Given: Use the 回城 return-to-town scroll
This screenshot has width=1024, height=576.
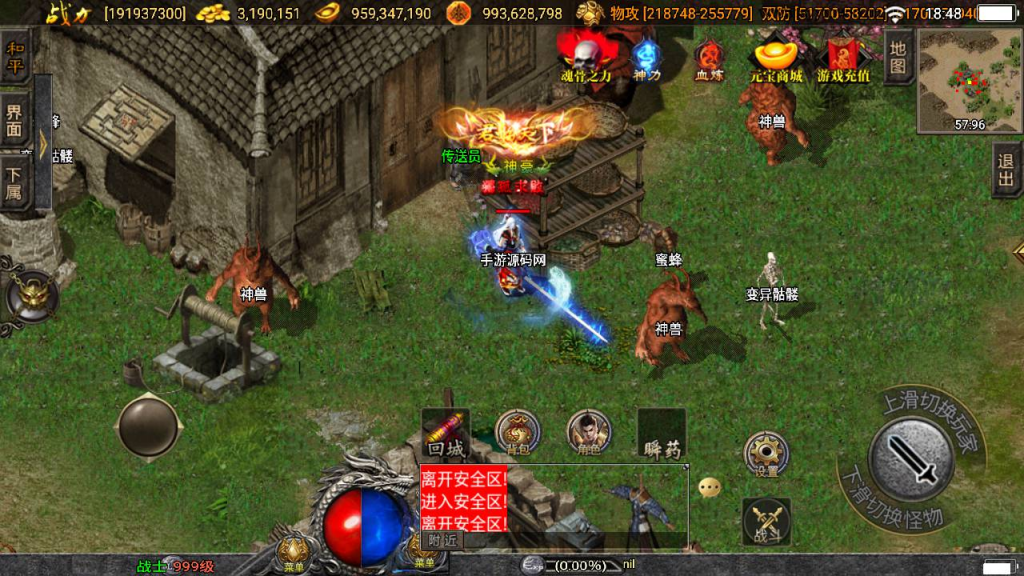Looking at the screenshot, I should tap(446, 432).
